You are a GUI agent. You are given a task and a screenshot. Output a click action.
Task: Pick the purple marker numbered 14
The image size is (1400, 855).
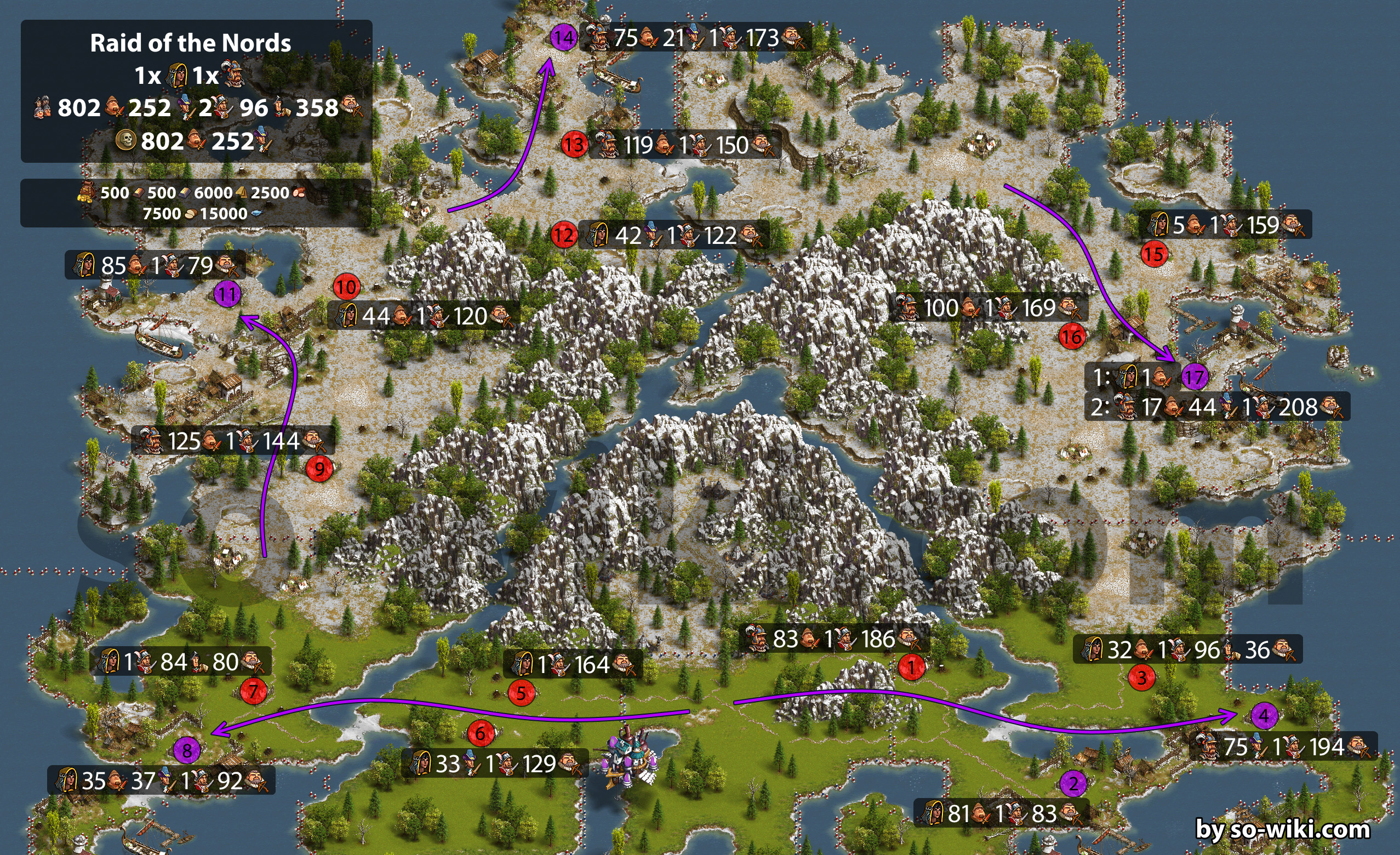[x=564, y=37]
